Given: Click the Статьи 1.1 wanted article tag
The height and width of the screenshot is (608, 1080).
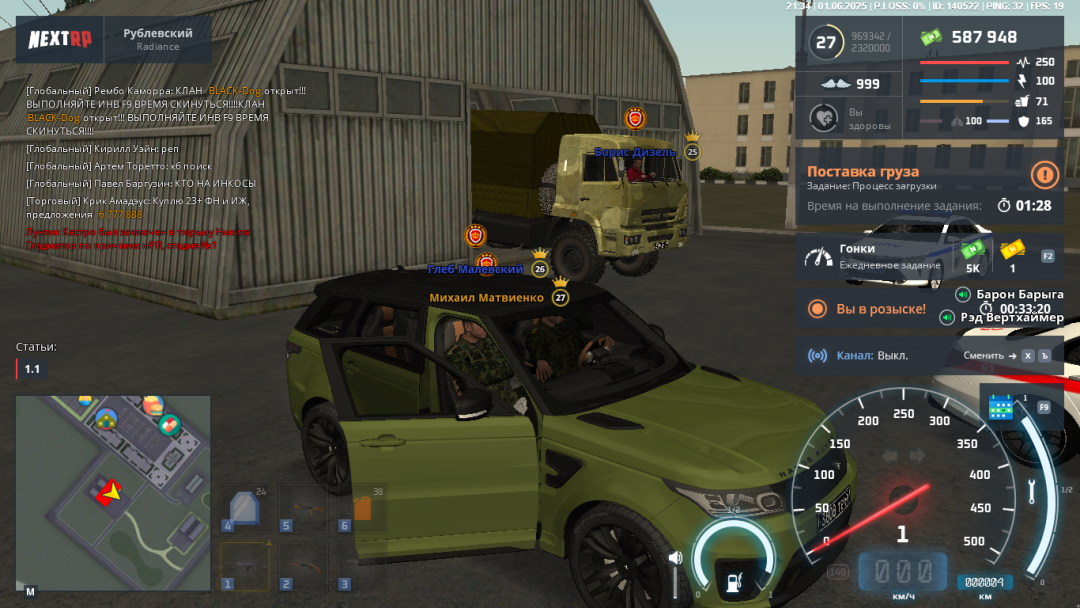Looking at the screenshot, I should point(32,369).
